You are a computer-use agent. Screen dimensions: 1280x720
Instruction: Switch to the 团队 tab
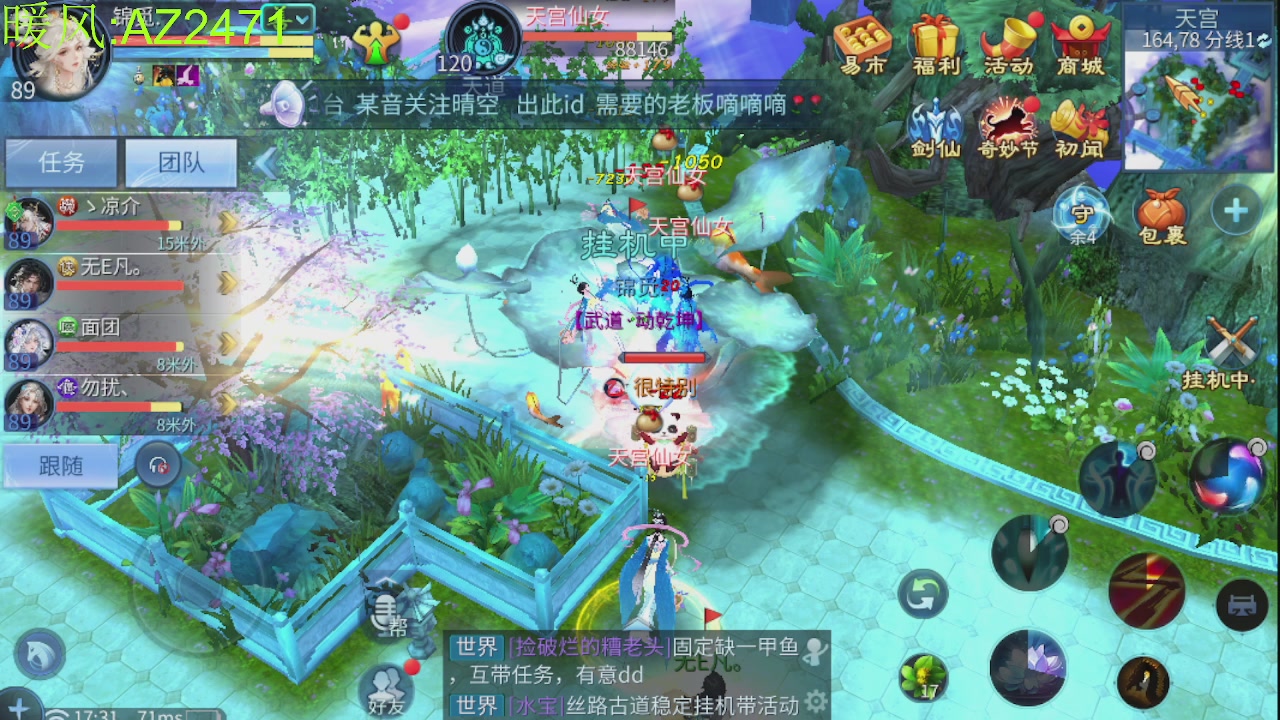[181, 162]
